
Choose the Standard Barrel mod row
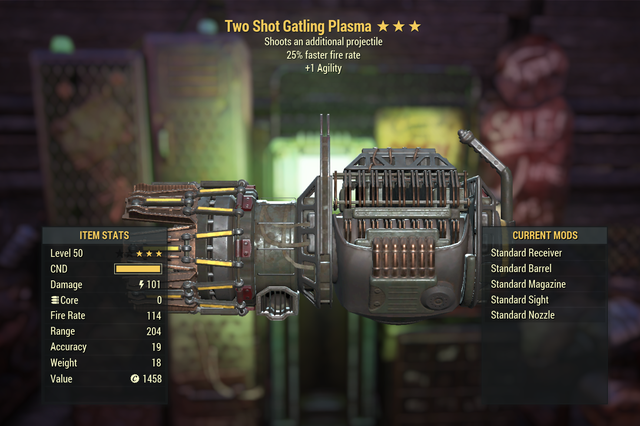(x=523, y=269)
